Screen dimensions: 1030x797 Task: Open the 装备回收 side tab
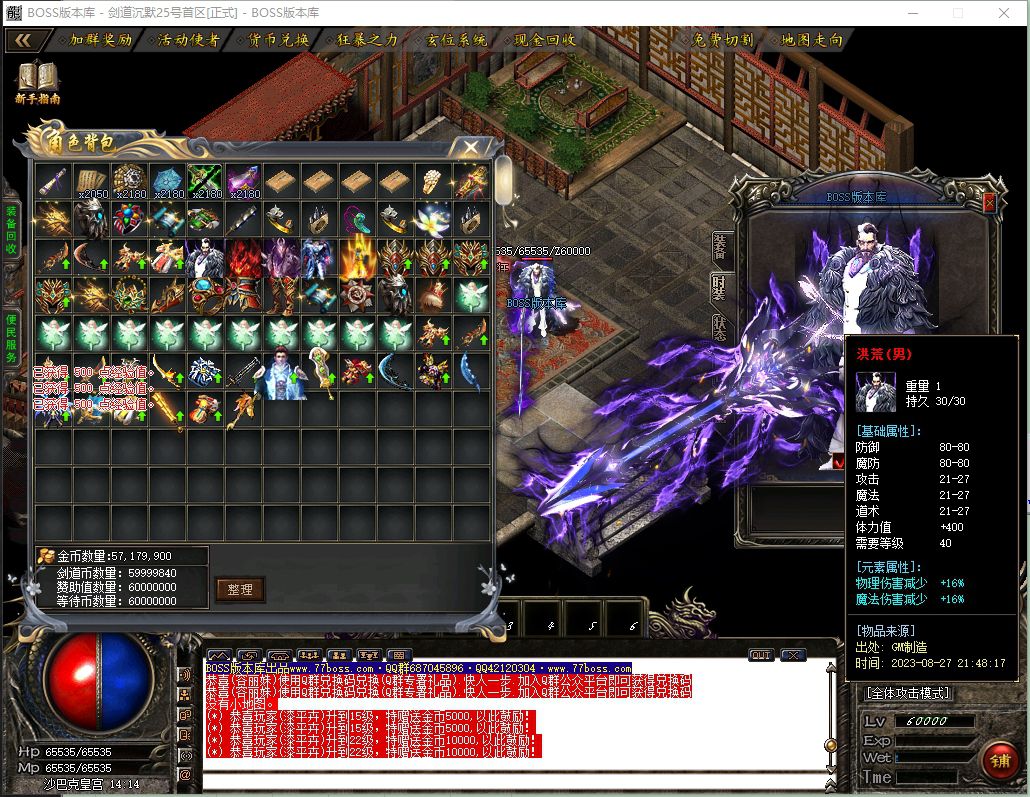(11, 231)
